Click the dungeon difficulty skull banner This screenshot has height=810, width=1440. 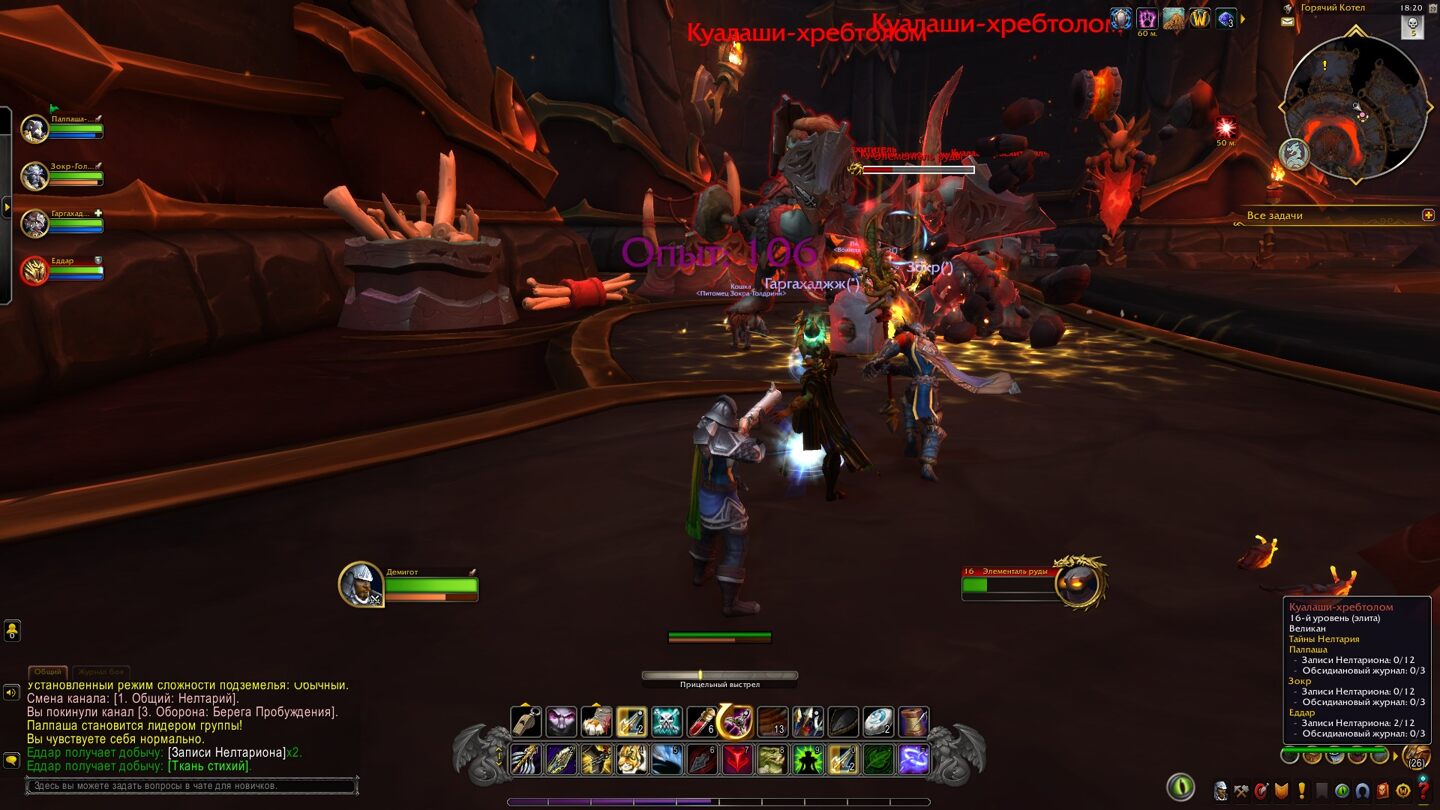click(1414, 26)
